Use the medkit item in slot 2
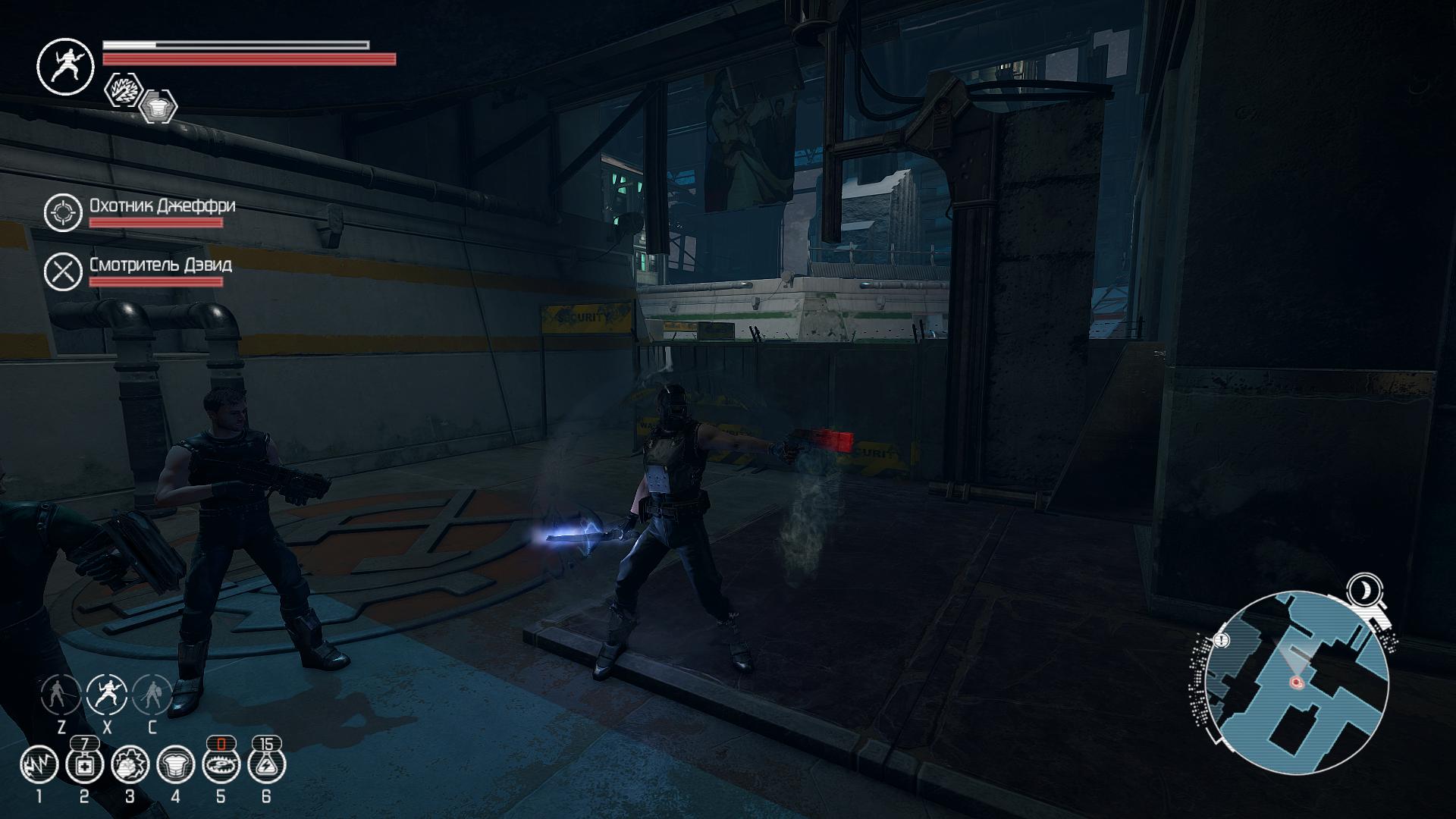The height and width of the screenshot is (819, 1456). pyautogui.click(x=84, y=764)
